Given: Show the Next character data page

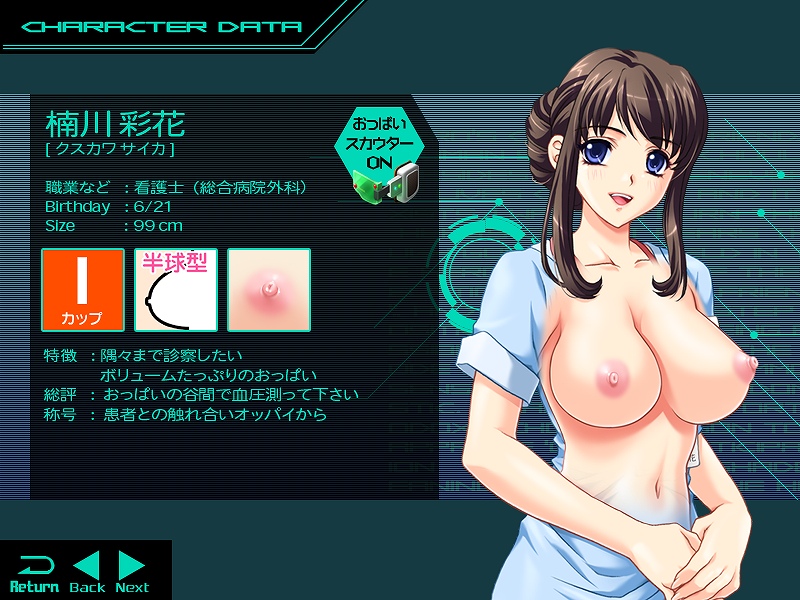Looking at the screenshot, I should (x=132, y=572).
